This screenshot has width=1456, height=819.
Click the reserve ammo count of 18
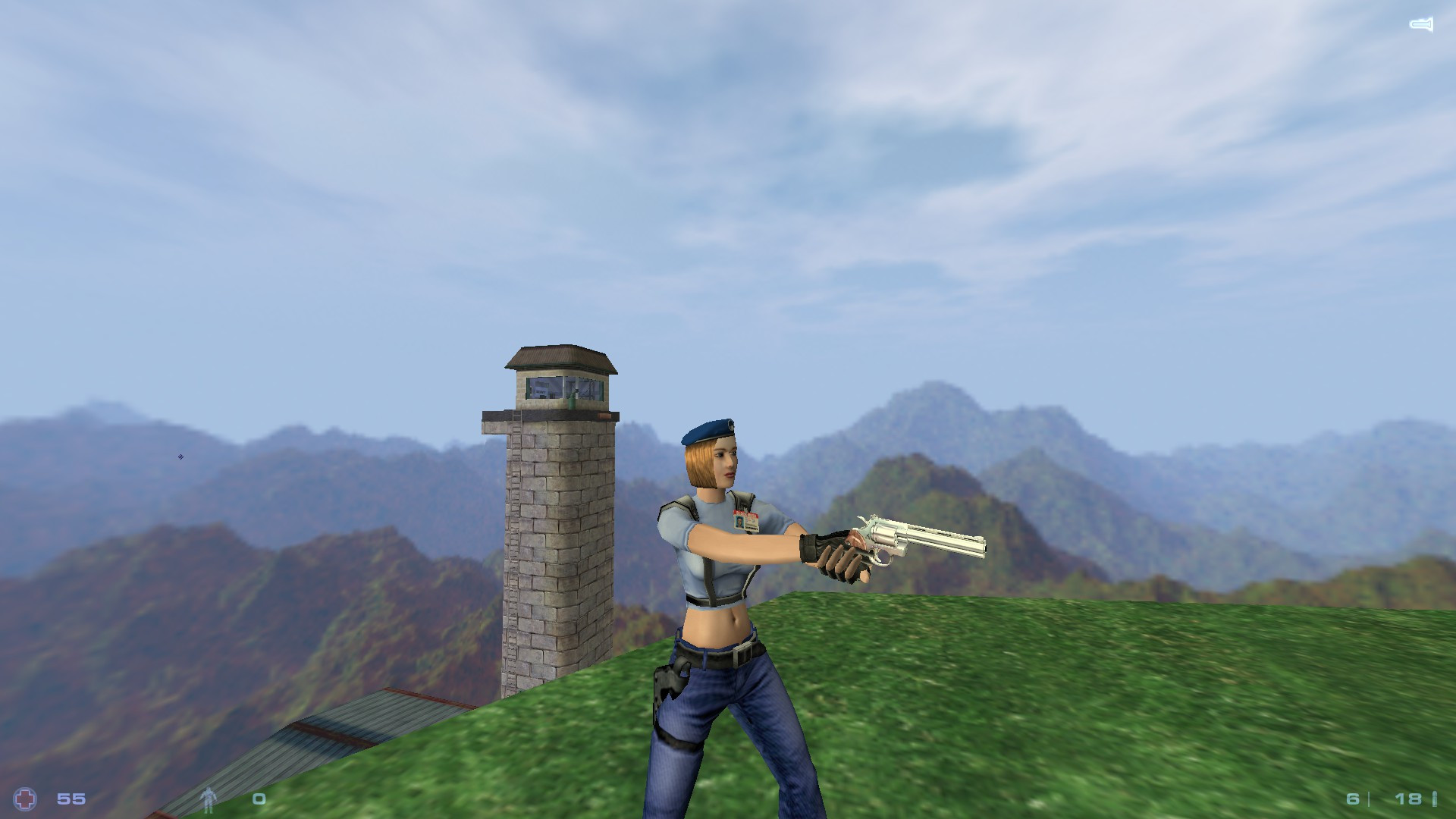(x=1408, y=799)
